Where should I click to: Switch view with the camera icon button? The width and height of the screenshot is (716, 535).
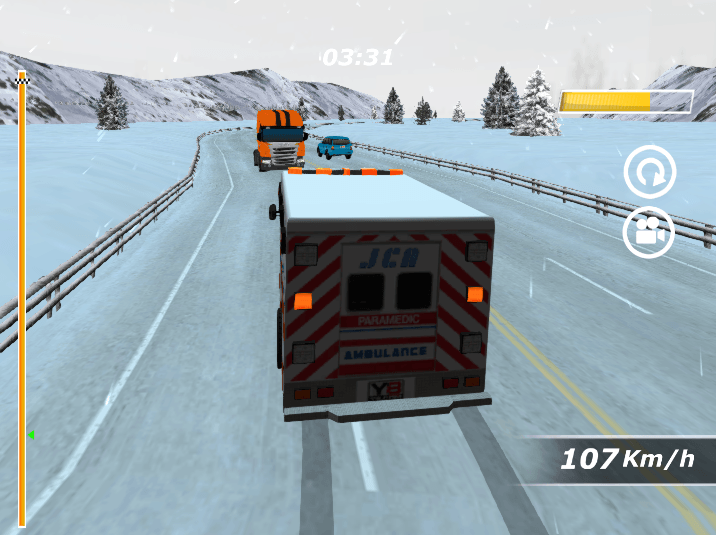(648, 233)
